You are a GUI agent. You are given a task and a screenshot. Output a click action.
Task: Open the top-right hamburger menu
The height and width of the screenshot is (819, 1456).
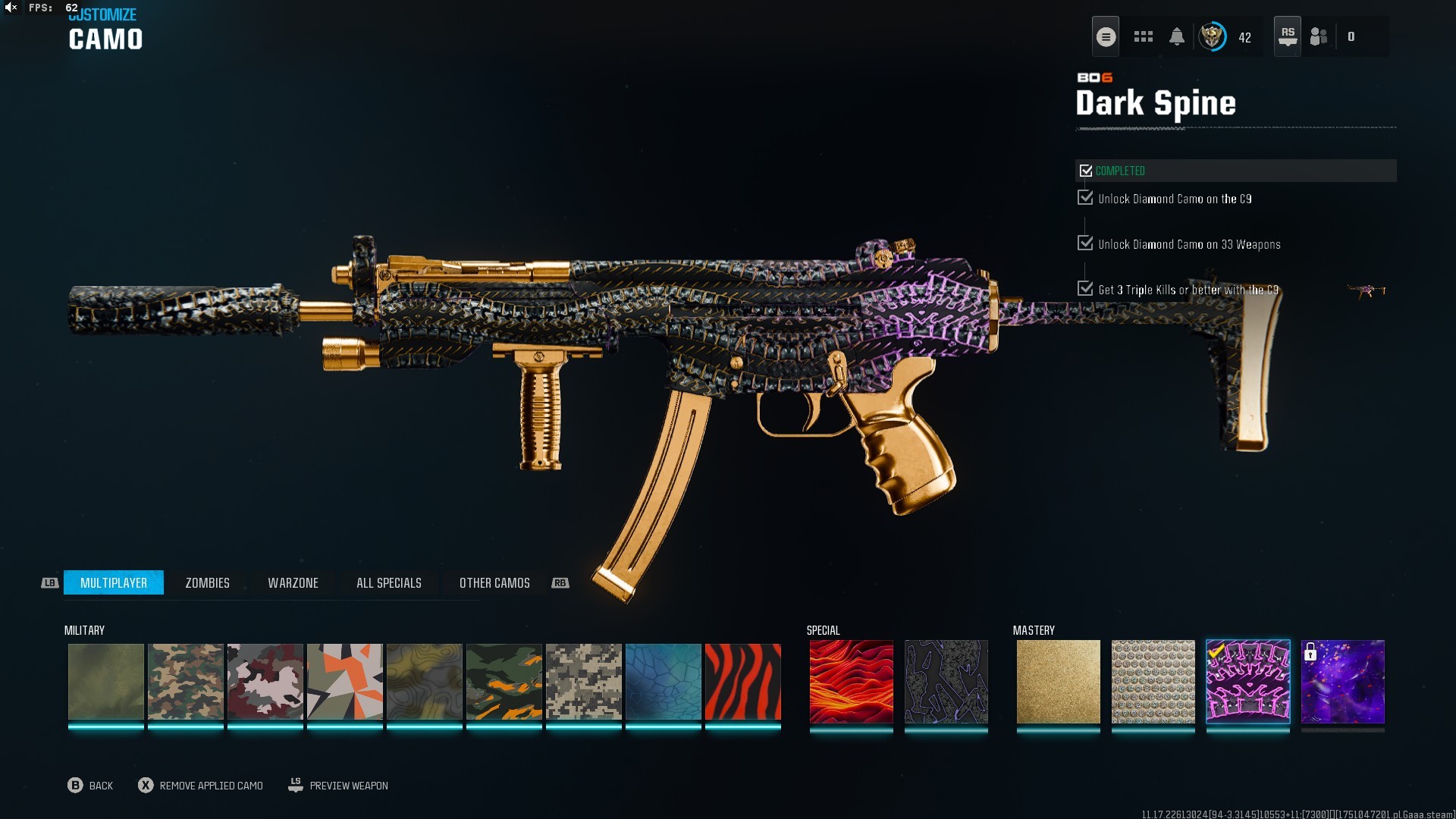1106,36
